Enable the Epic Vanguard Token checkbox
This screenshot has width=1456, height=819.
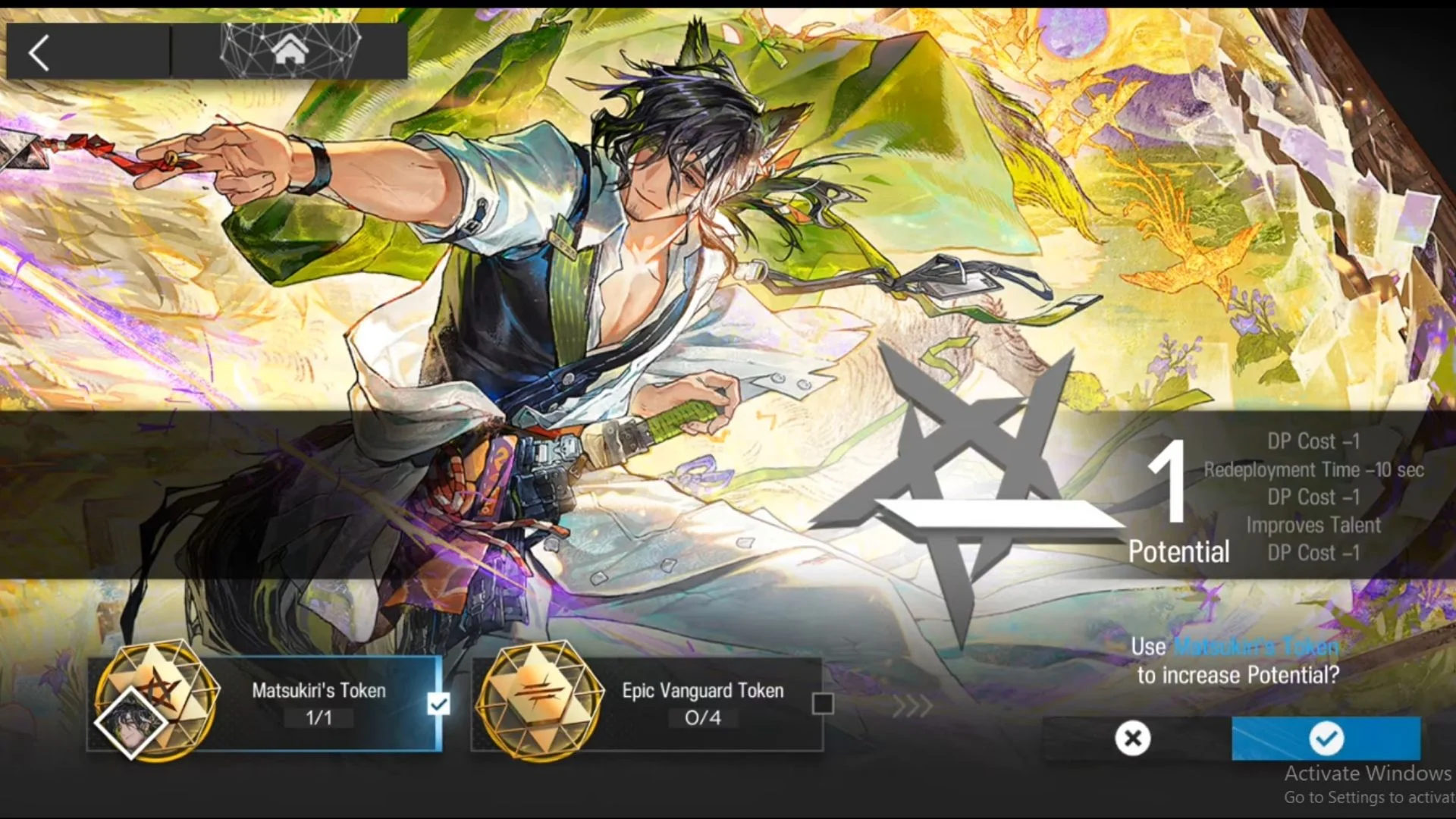point(821,704)
